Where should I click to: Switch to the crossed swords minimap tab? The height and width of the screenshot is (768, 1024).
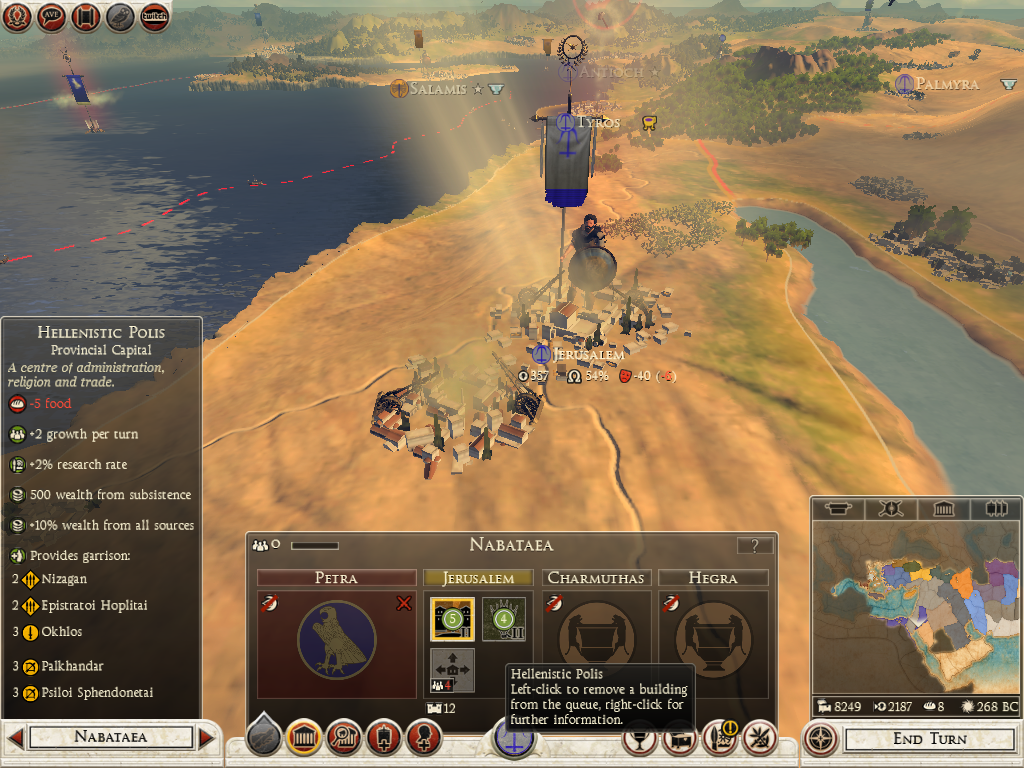coord(889,509)
